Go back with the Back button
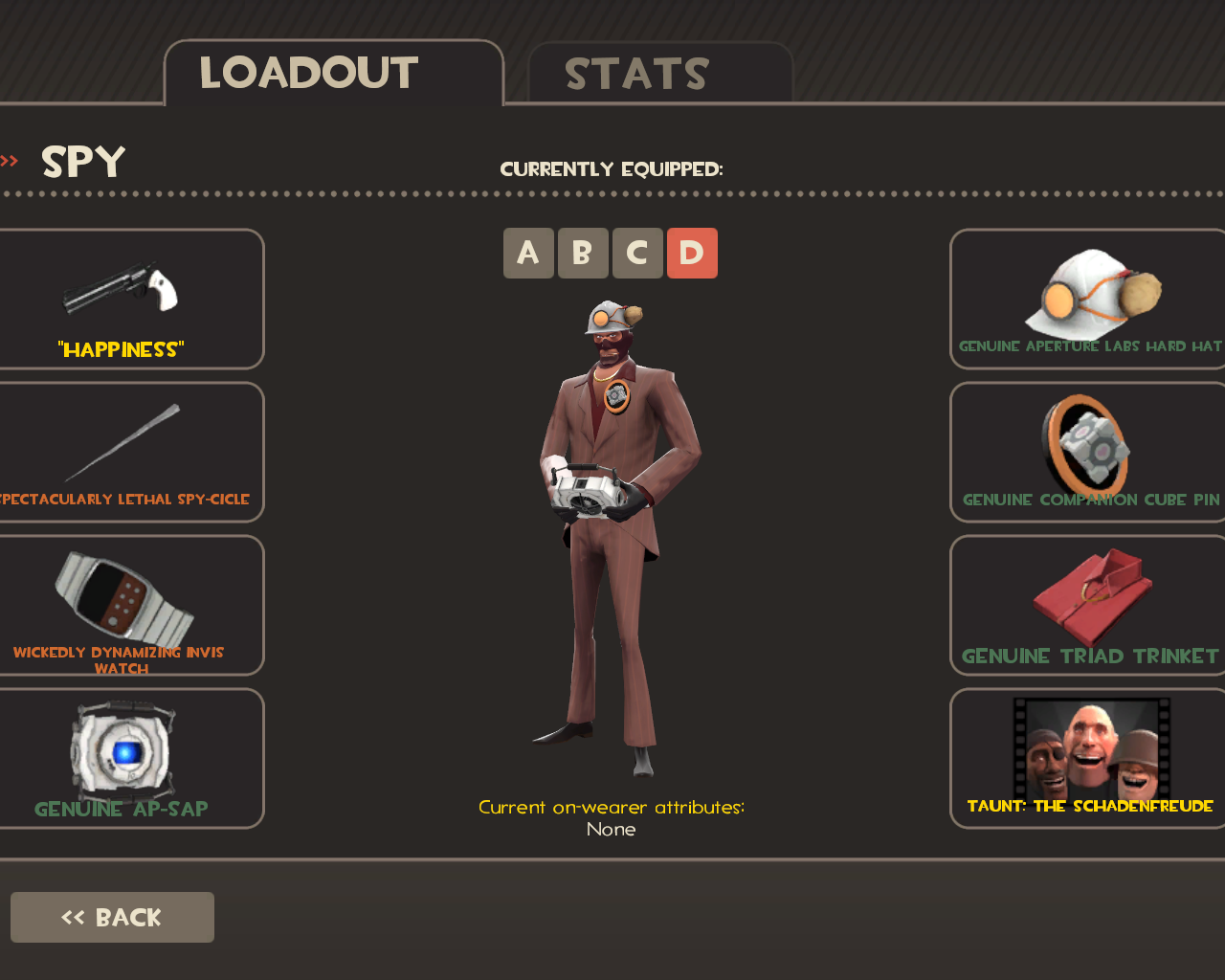This screenshot has height=980, width=1225. click(x=112, y=917)
